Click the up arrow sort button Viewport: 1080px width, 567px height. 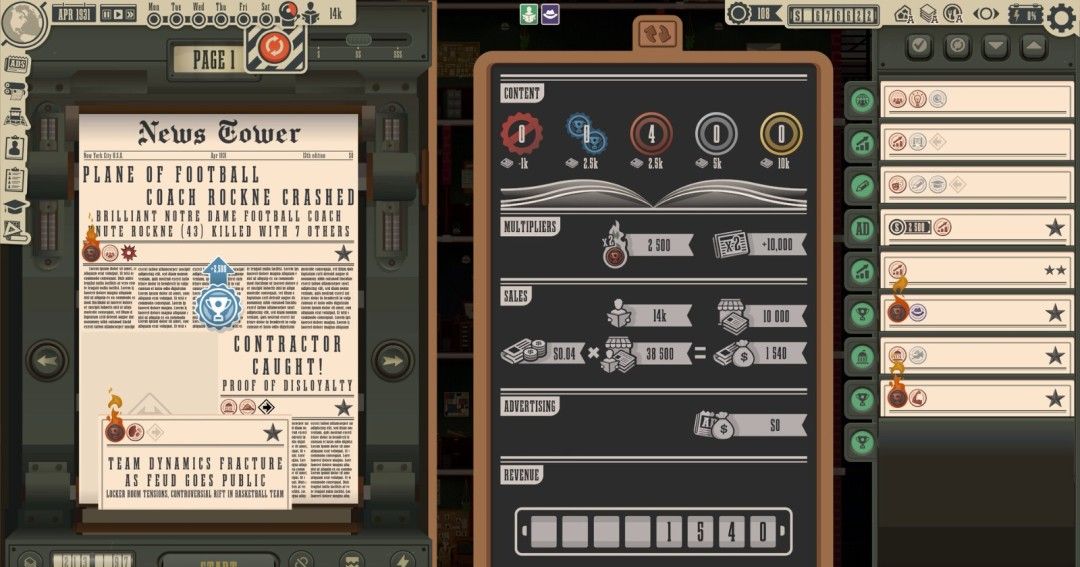[x=1033, y=46]
